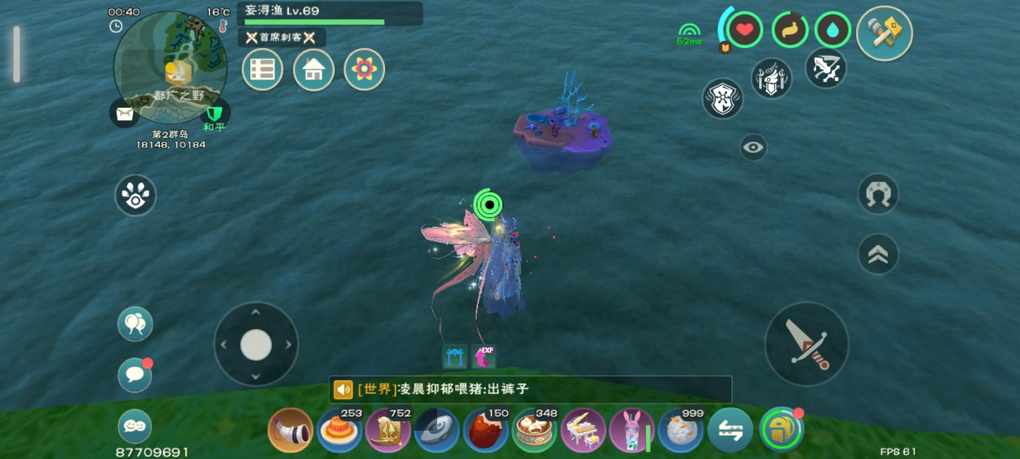The image size is (1020, 459).
Task: Select the crossed sword and pickaxe icon
Action: [x=825, y=68]
